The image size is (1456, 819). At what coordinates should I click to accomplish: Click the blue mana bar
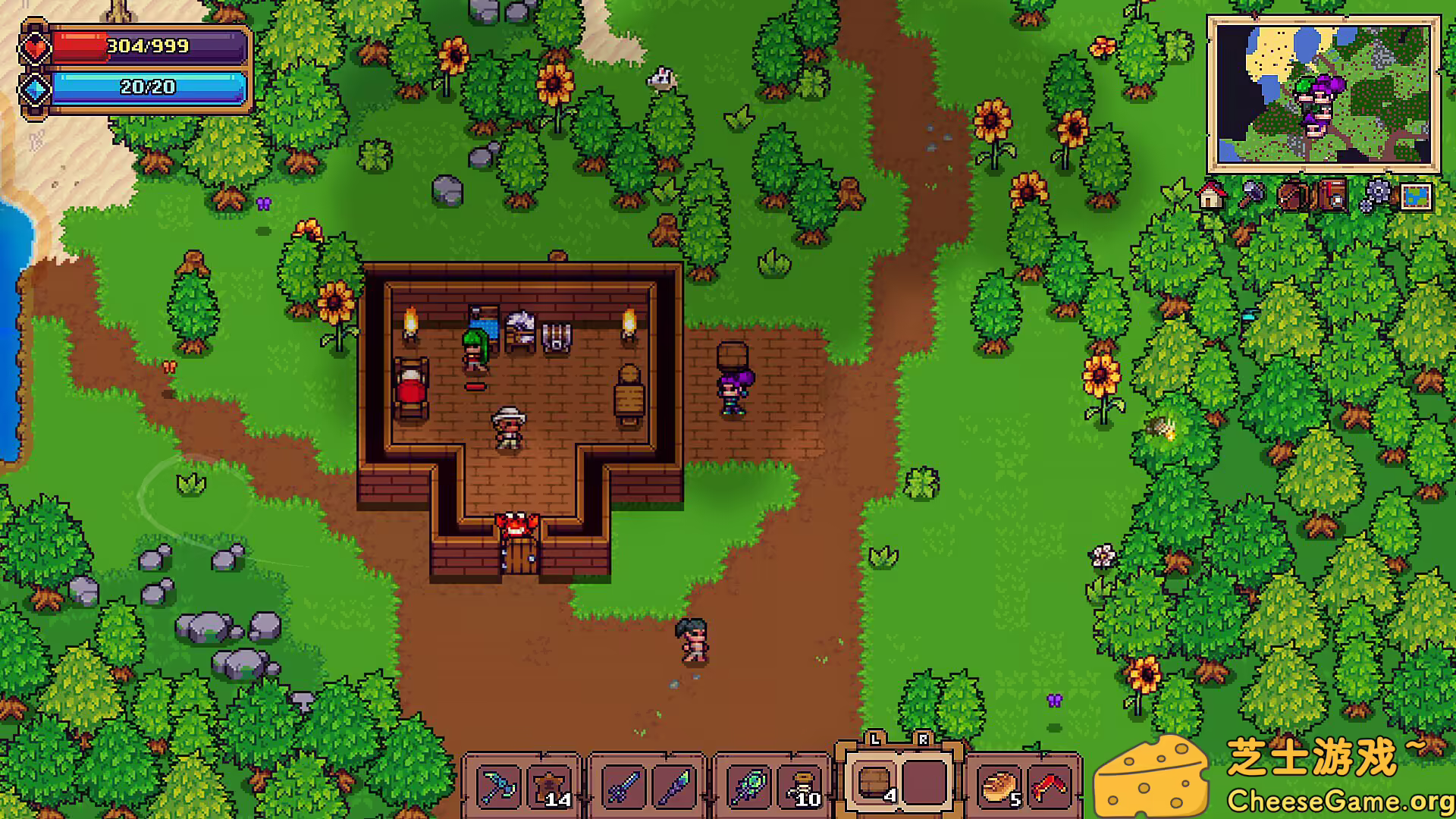click(x=148, y=89)
